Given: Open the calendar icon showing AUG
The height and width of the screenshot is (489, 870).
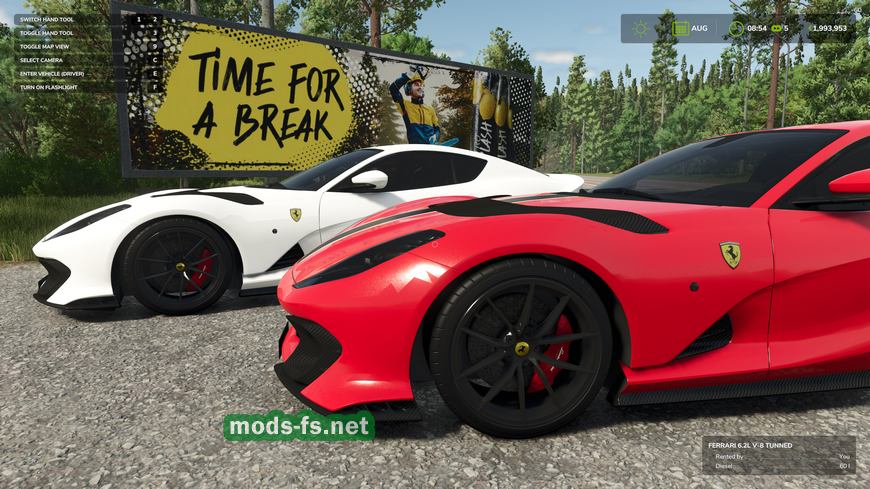Looking at the screenshot, I should tap(681, 28).
